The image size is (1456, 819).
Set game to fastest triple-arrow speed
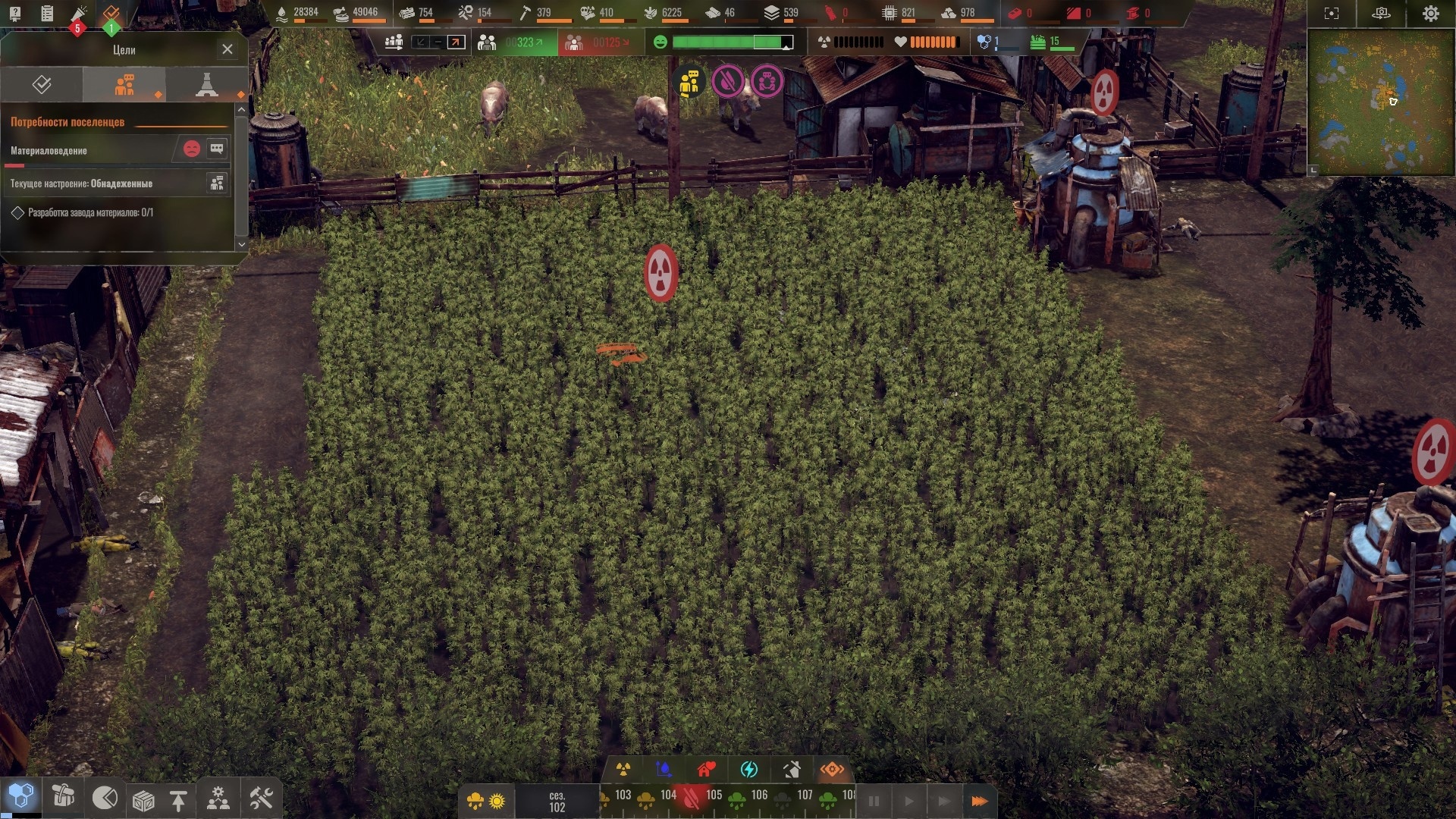pyautogui.click(x=979, y=801)
